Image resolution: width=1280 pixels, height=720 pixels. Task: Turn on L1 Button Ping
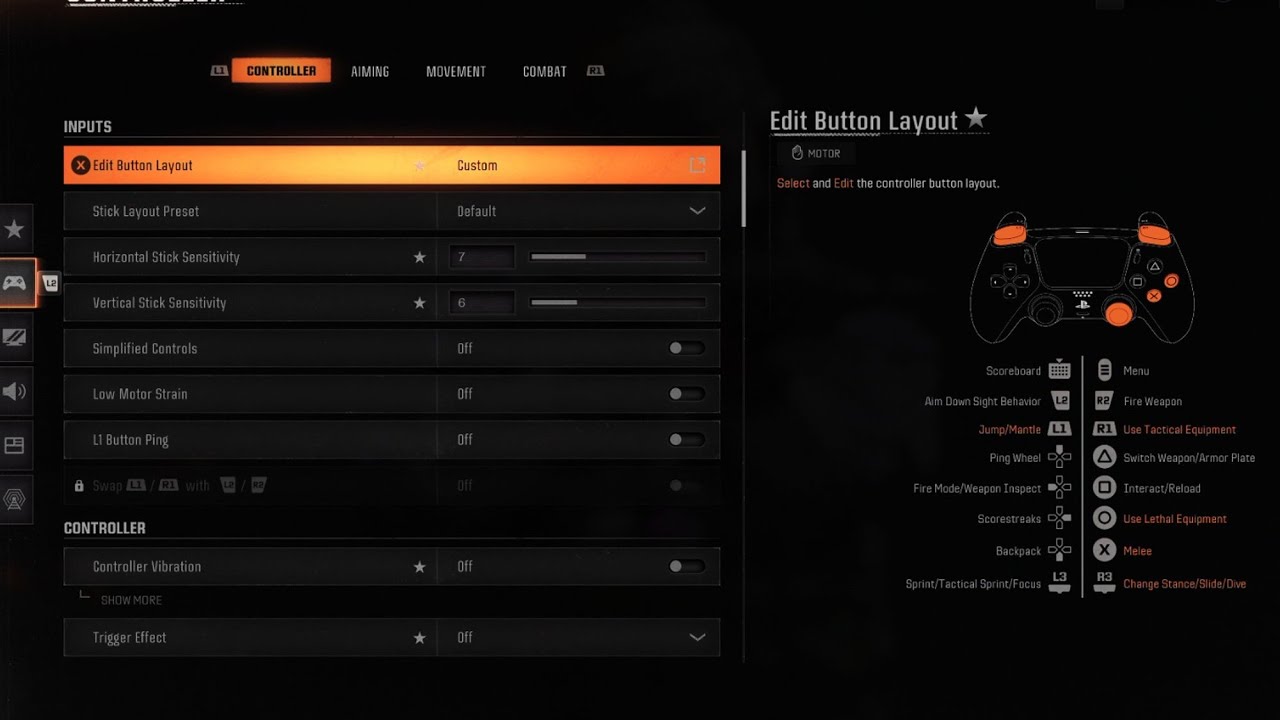pyautogui.click(x=686, y=440)
